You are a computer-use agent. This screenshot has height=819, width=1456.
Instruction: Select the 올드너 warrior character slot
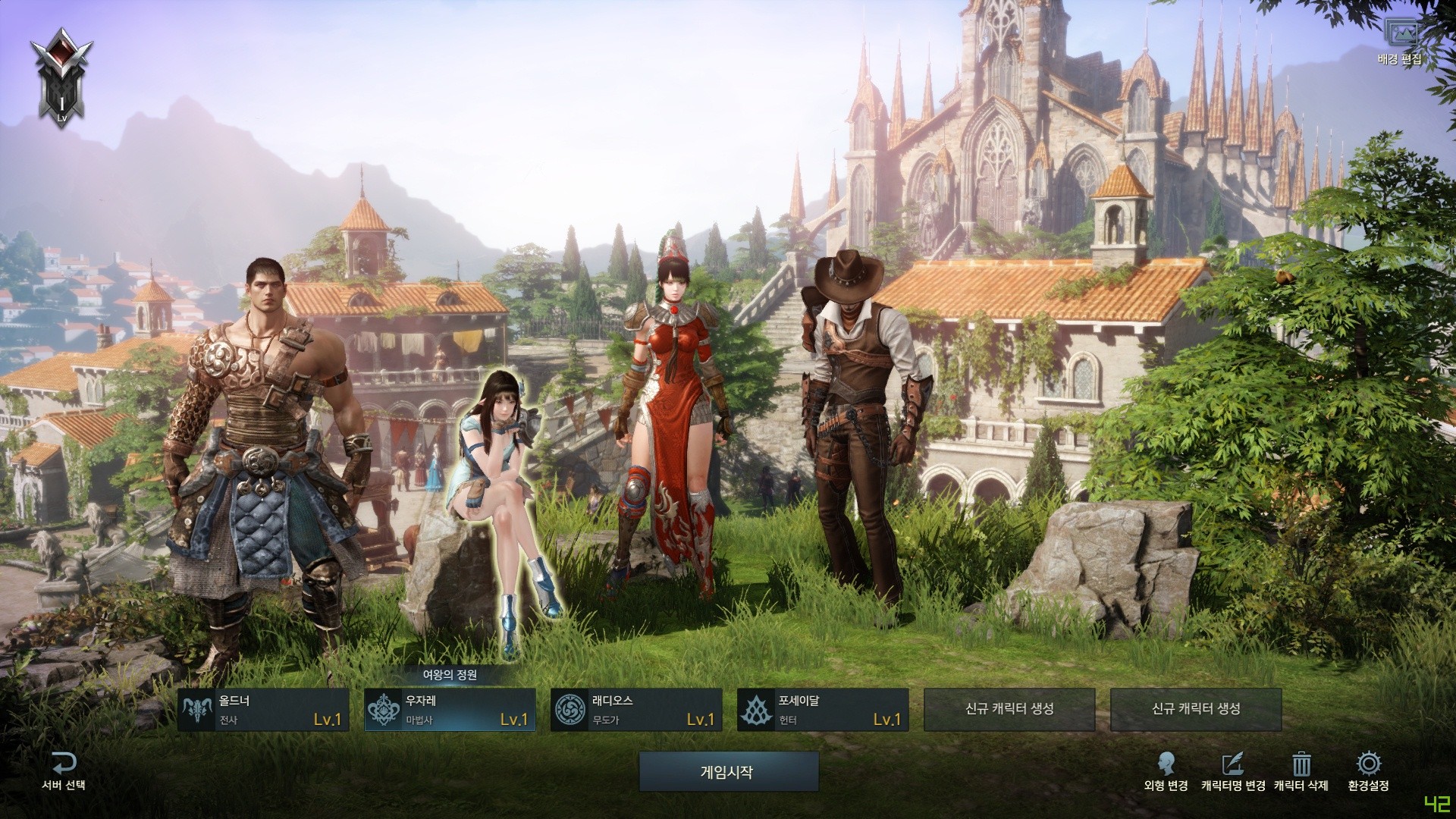(x=263, y=710)
